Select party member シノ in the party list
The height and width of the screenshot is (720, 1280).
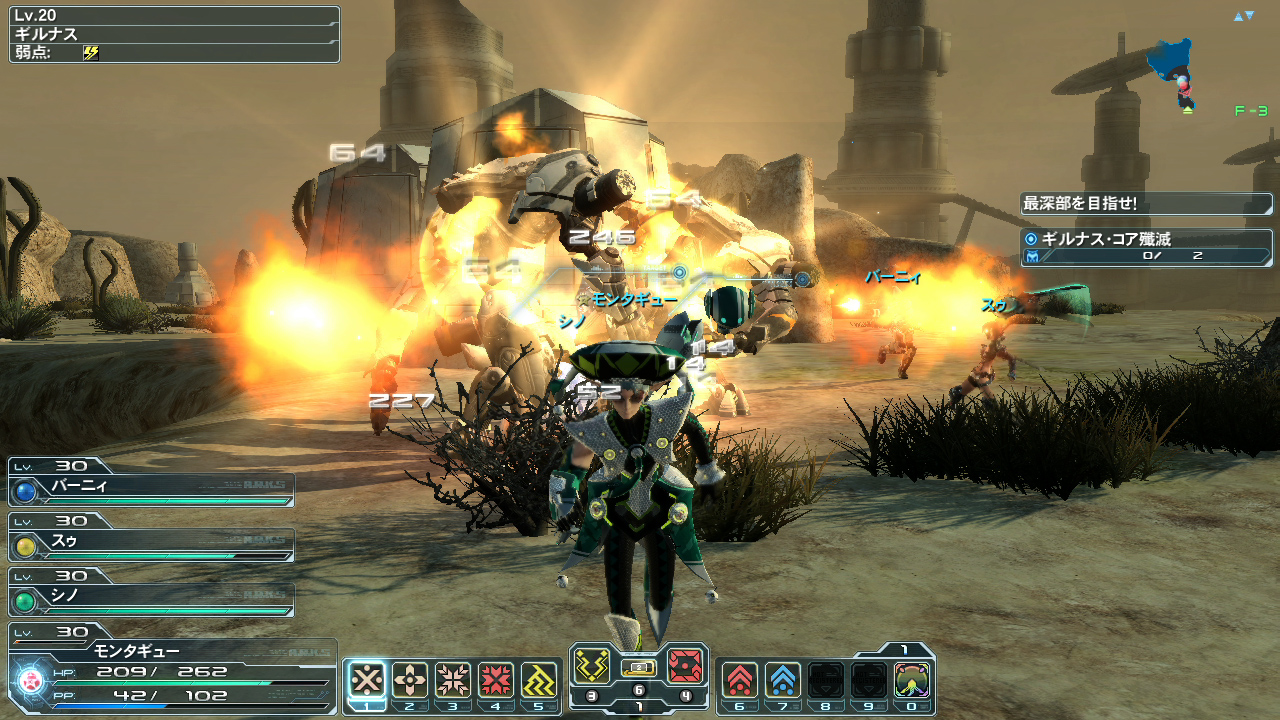152,599
